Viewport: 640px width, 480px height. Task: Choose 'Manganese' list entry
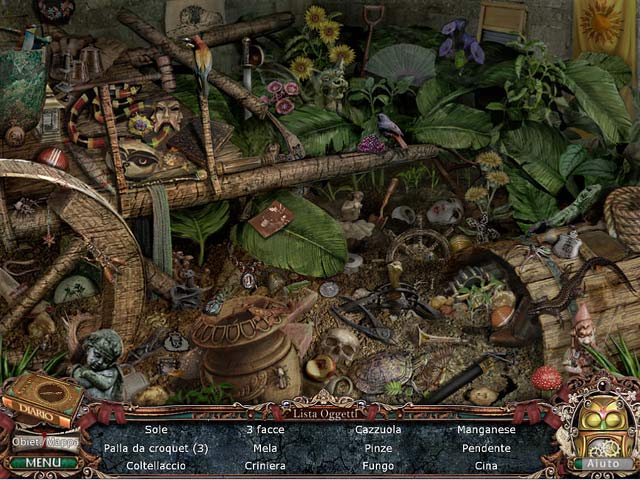click(487, 430)
